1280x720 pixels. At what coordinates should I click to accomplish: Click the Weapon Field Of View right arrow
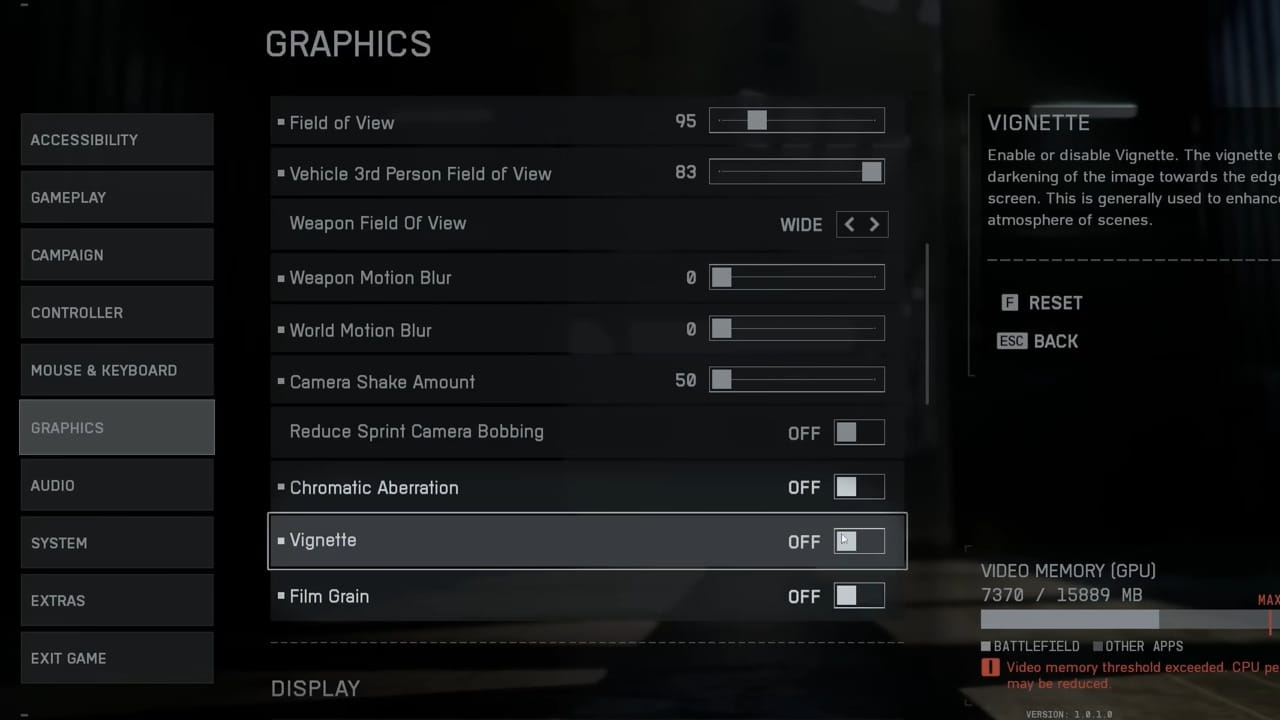[x=874, y=224]
